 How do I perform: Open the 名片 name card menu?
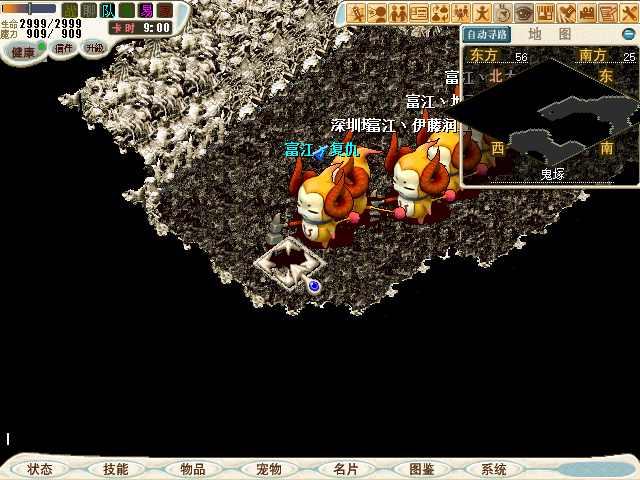345,469
